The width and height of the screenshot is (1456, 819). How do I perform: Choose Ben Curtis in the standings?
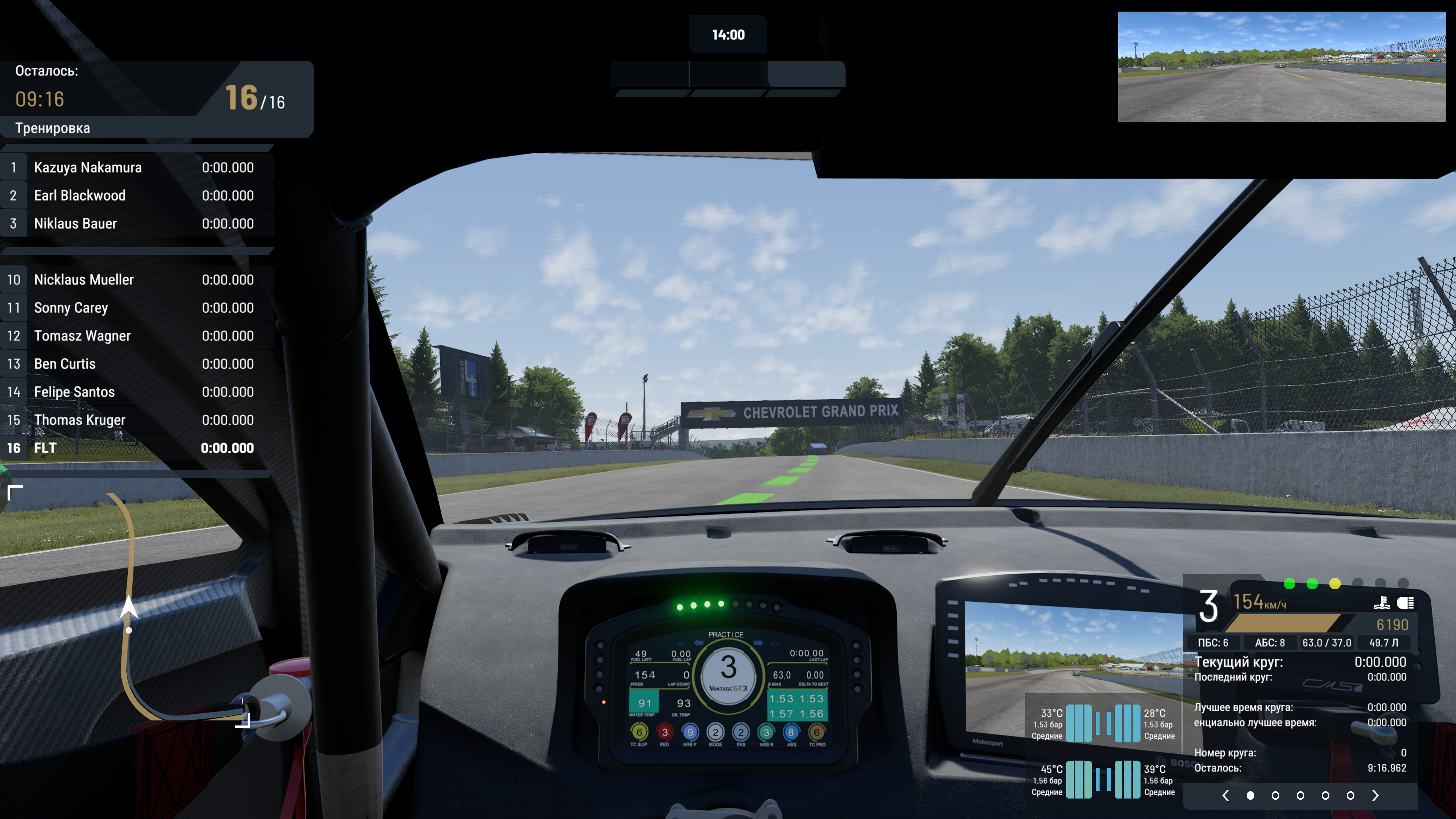pyautogui.click(x=136, y=364)
